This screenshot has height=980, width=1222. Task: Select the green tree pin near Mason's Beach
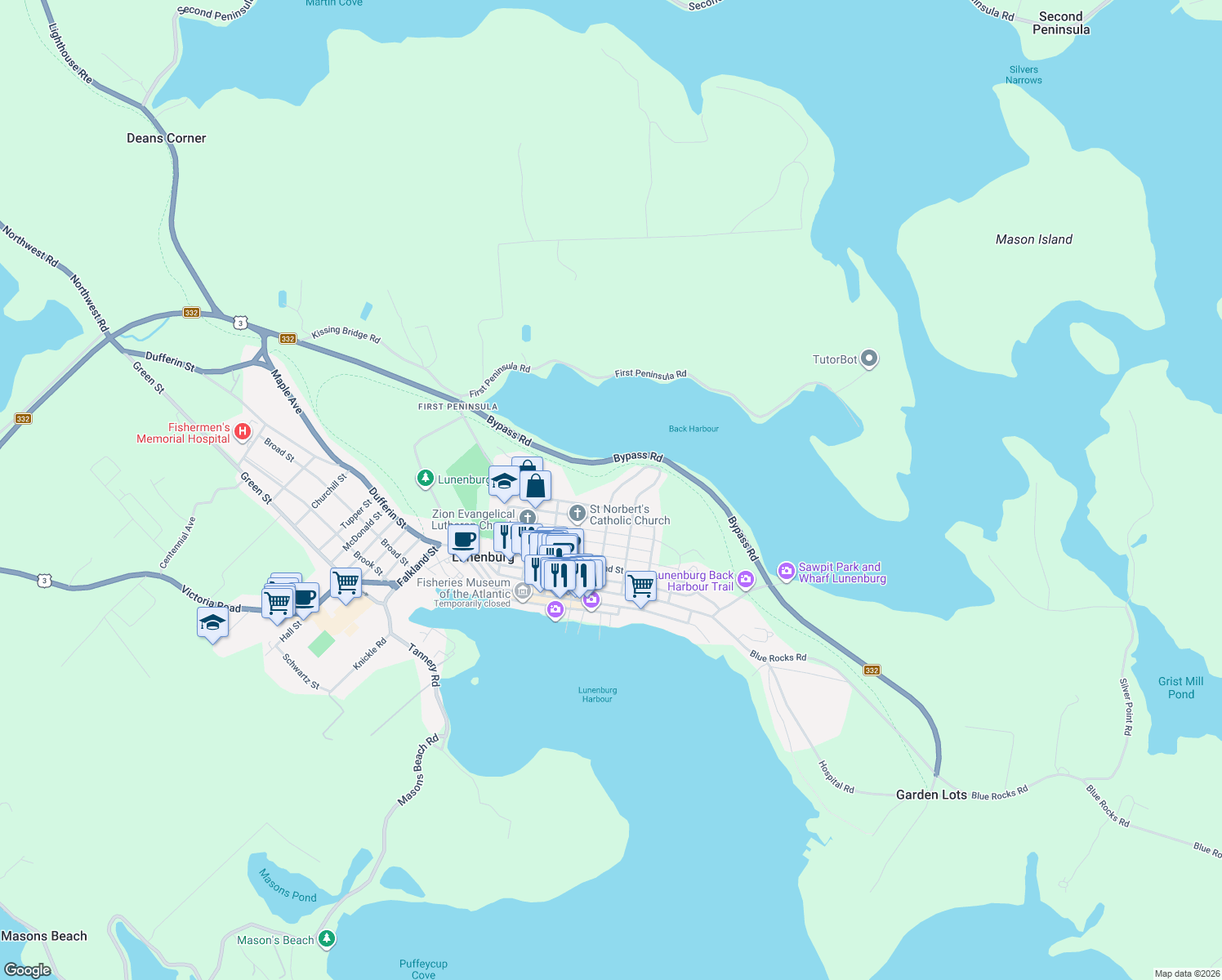[326, 939]
